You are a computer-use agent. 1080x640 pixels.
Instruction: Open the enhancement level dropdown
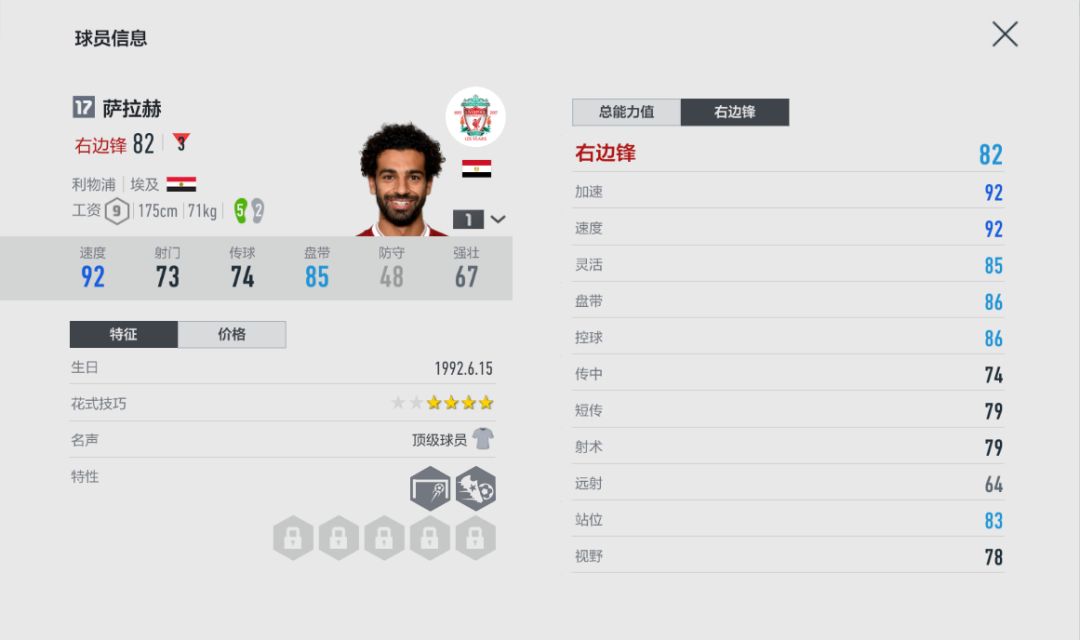[x=480, y=219]
